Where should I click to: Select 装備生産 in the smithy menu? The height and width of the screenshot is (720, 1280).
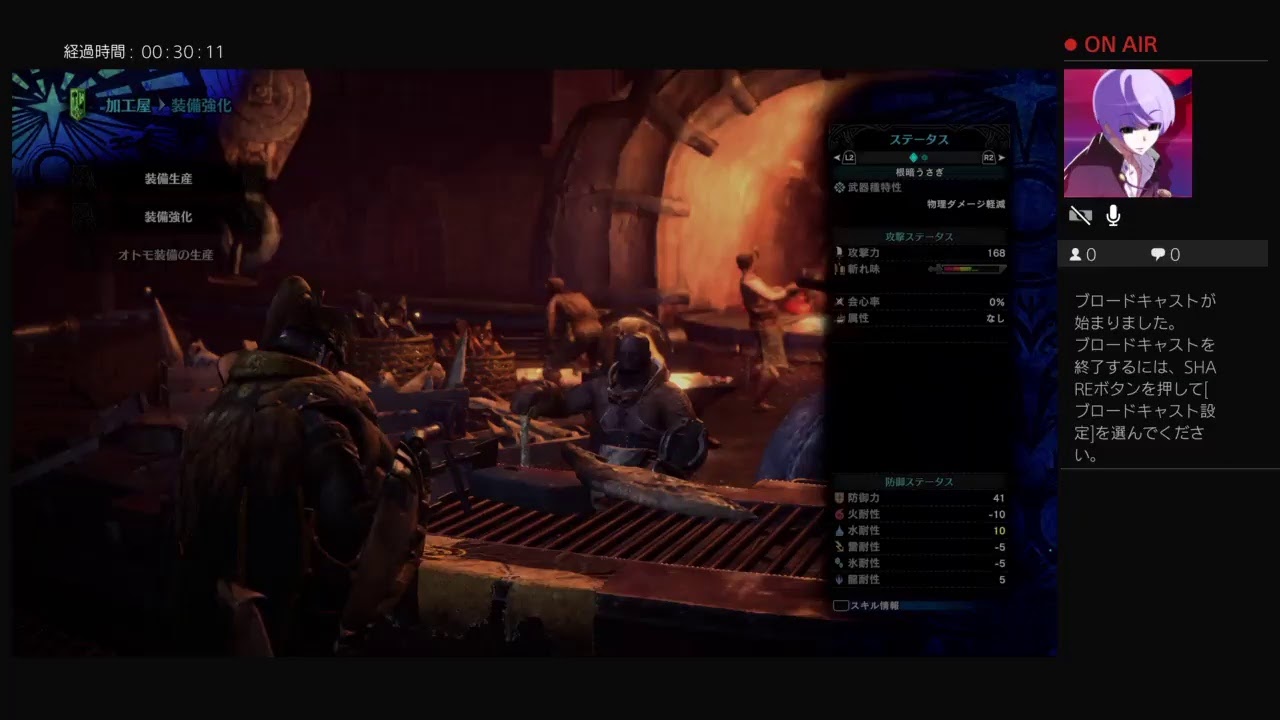coord(168,179)
